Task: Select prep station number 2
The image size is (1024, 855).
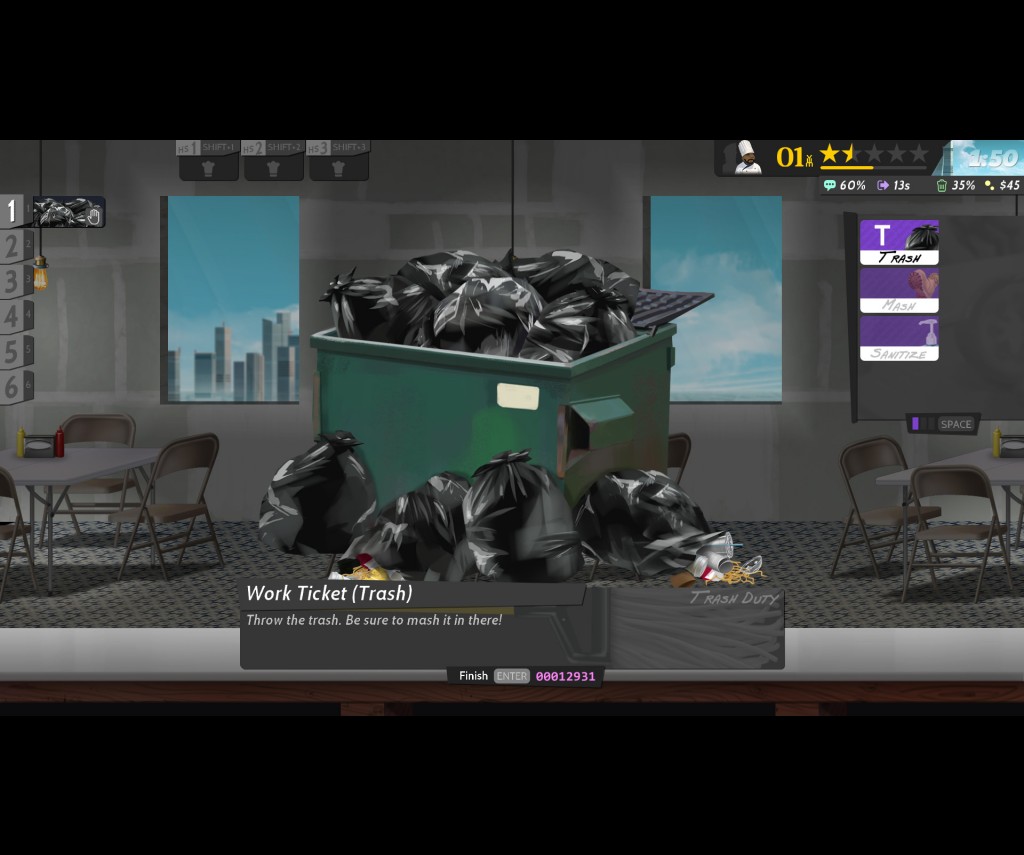Action: pyautogui.click(x=14, y=246)
